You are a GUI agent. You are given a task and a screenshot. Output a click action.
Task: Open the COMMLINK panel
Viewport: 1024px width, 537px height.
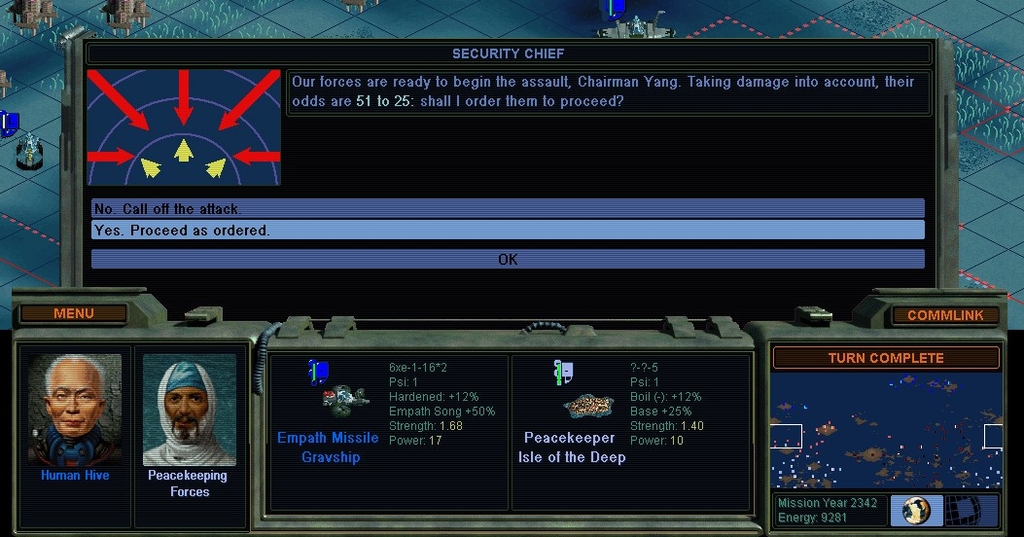(945, 315)
